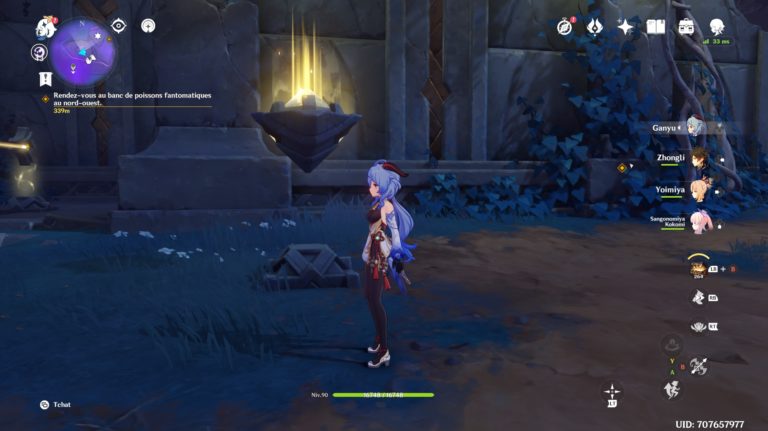Toggle elemental sight eye icon
This screenshot has width=768, height=431.
(119, 25)
